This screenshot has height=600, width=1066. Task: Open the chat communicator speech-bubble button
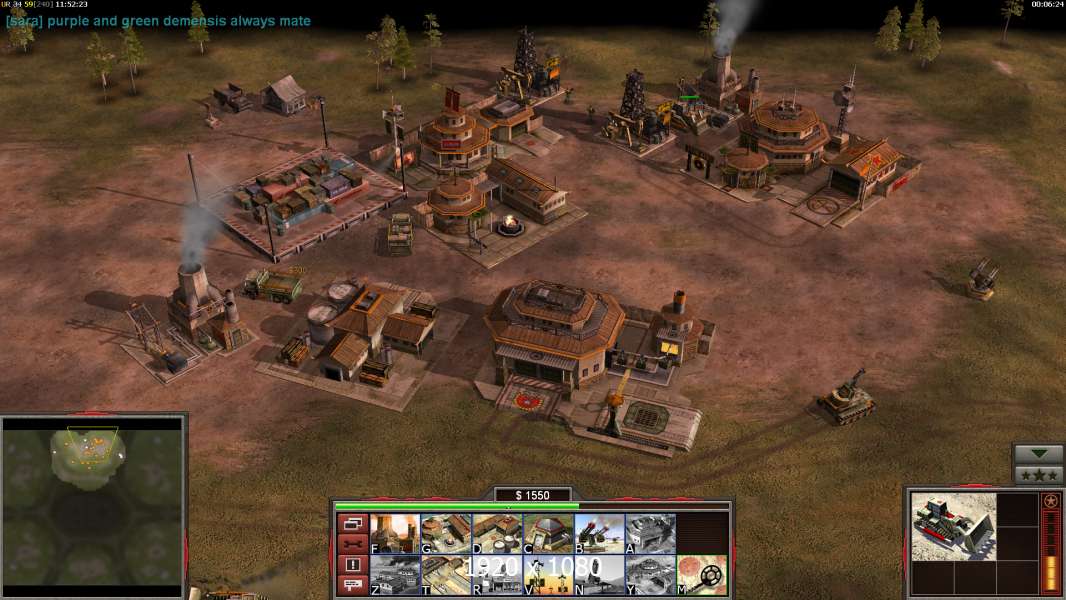[x=352, y=586]
